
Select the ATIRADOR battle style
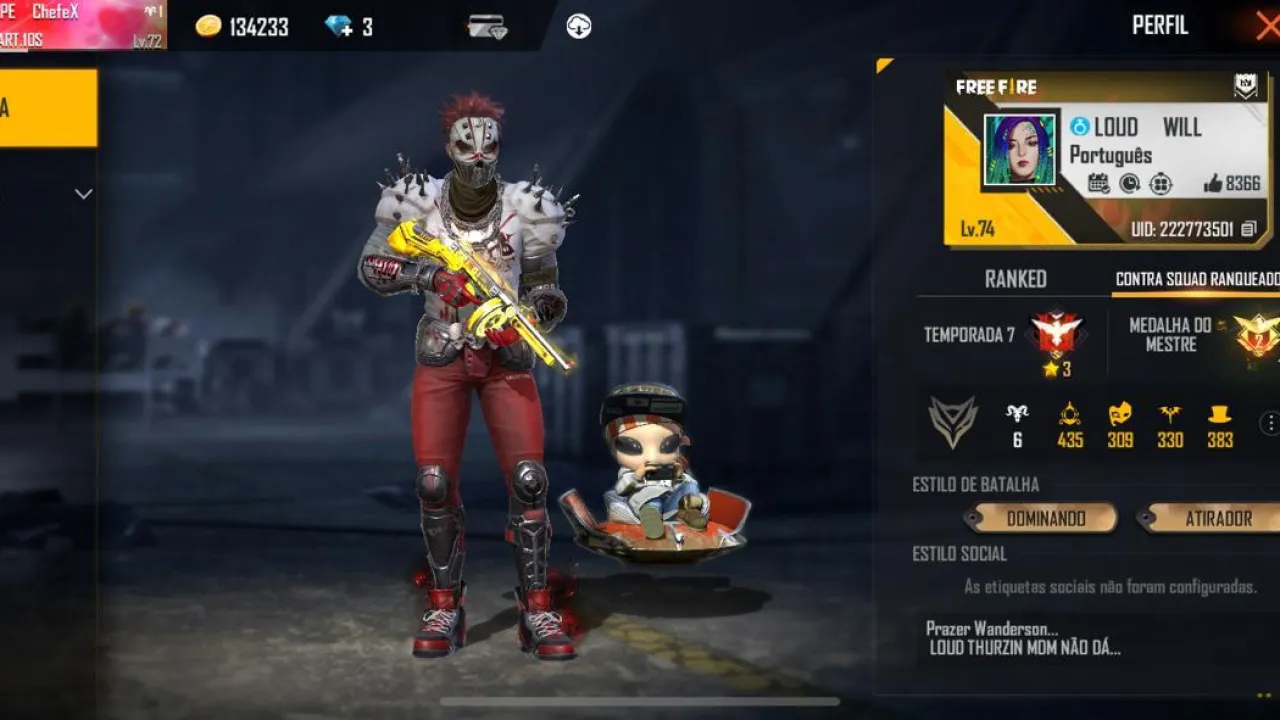point(1218,519)
